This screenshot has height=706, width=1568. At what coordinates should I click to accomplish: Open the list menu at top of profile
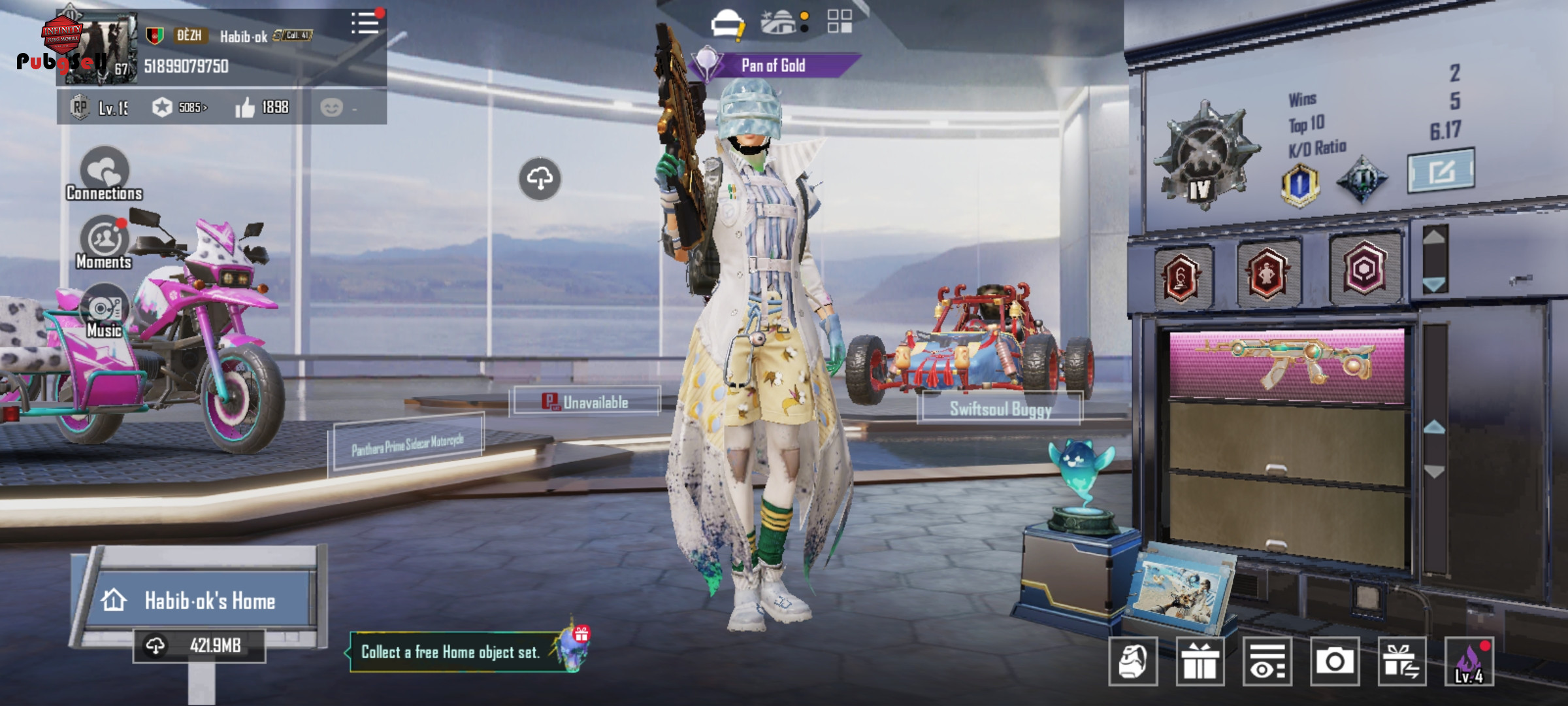pos(365,24)
